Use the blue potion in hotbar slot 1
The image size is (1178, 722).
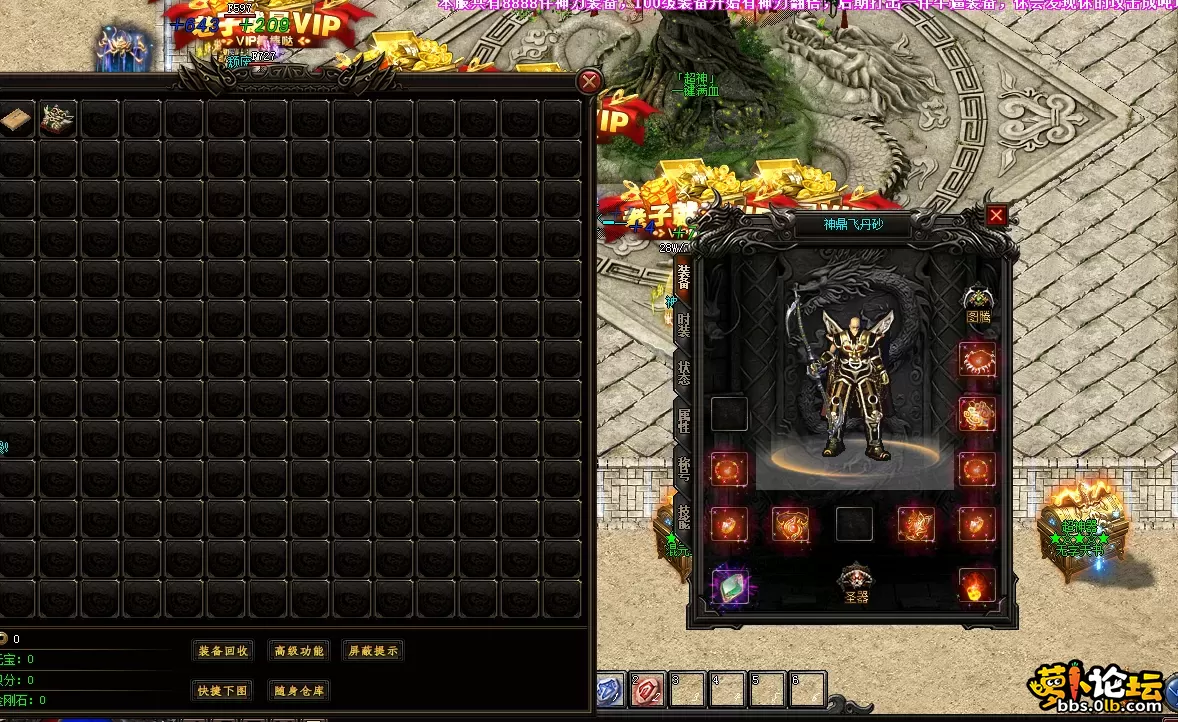click(609, 689)
